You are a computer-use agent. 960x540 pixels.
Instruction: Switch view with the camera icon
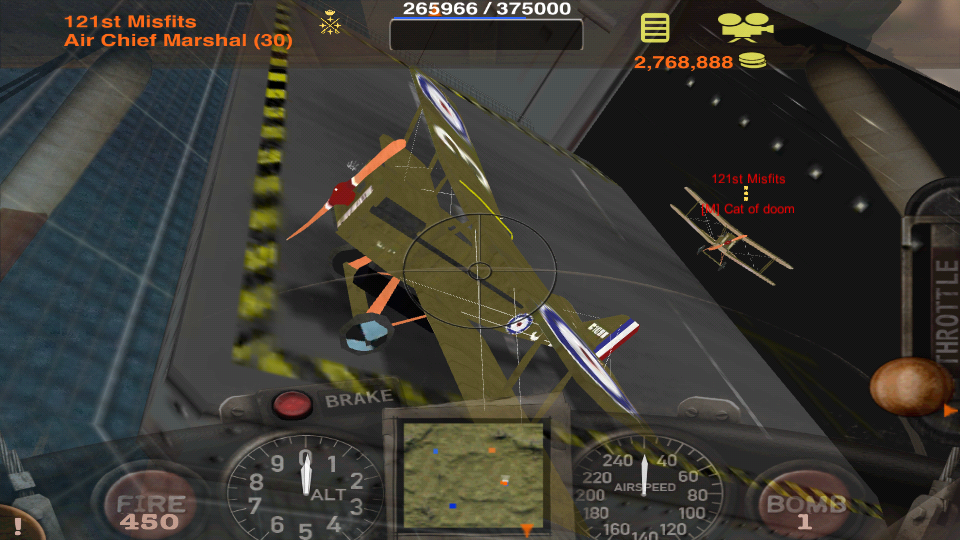[x=745, y=26]
